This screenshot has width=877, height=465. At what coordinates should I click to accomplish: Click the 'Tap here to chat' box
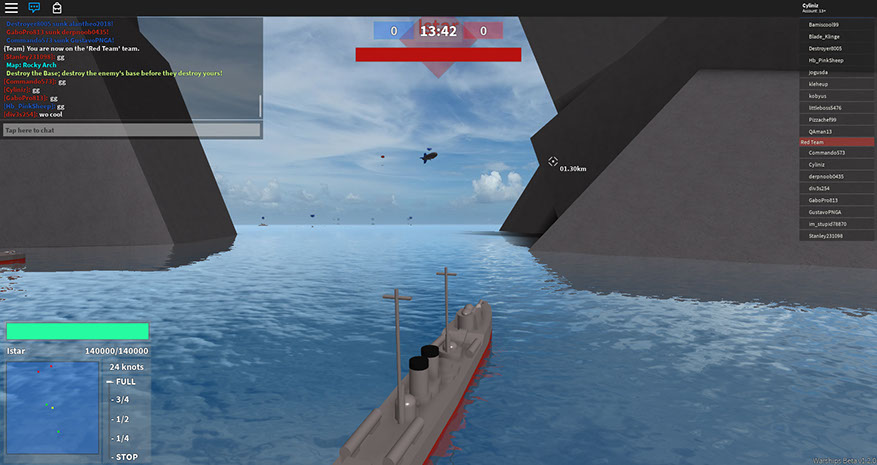click(x=132, y=130)
